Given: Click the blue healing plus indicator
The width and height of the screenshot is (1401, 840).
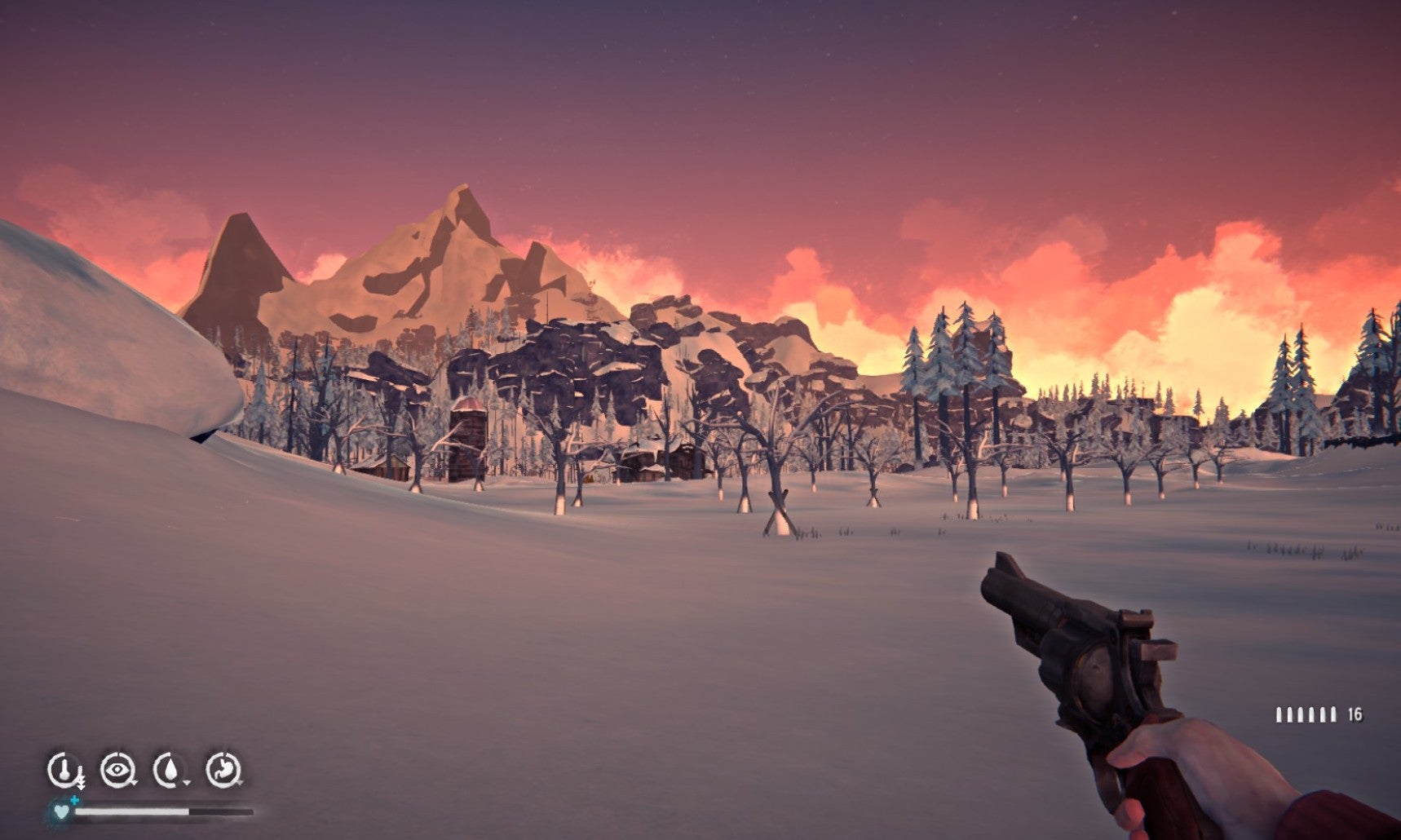Looking at the screenshot, I should click(74, 801).
